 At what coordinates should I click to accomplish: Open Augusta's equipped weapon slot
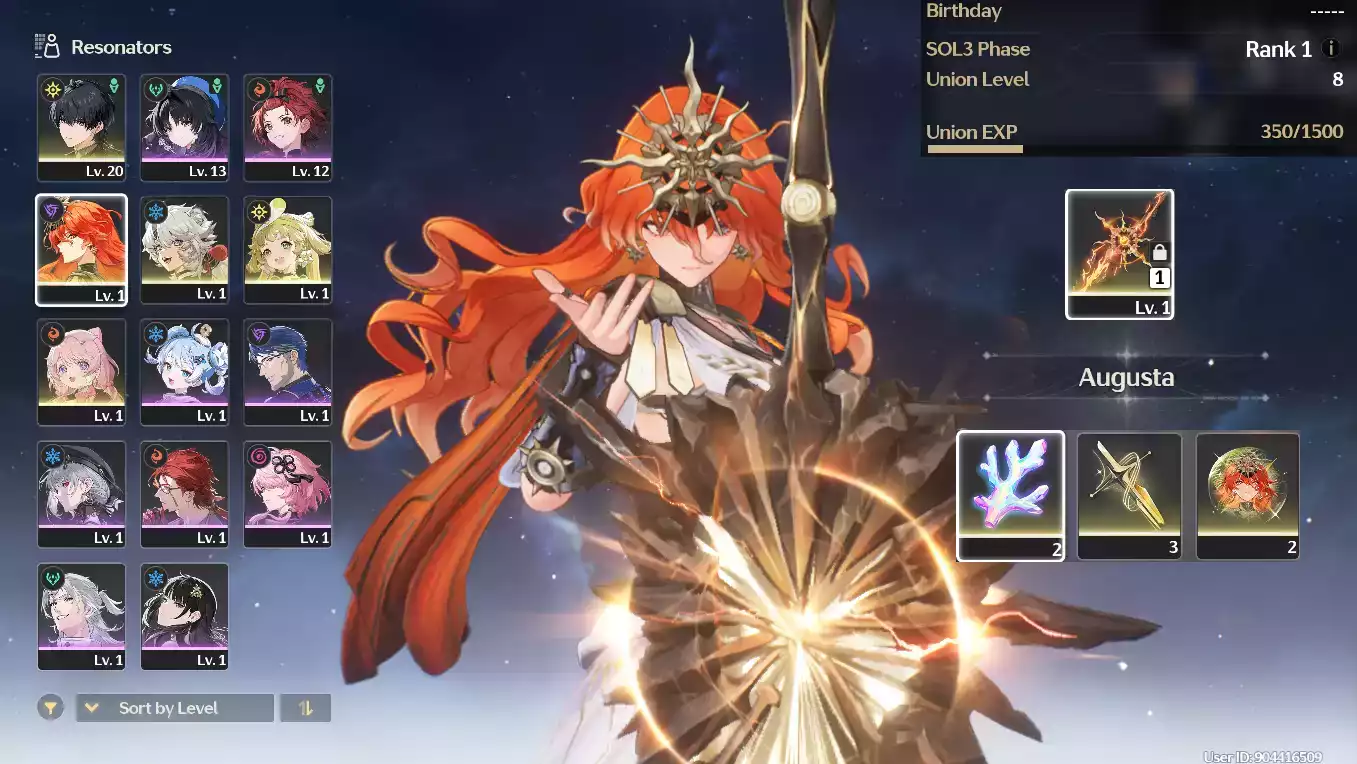coord(1119,254)
